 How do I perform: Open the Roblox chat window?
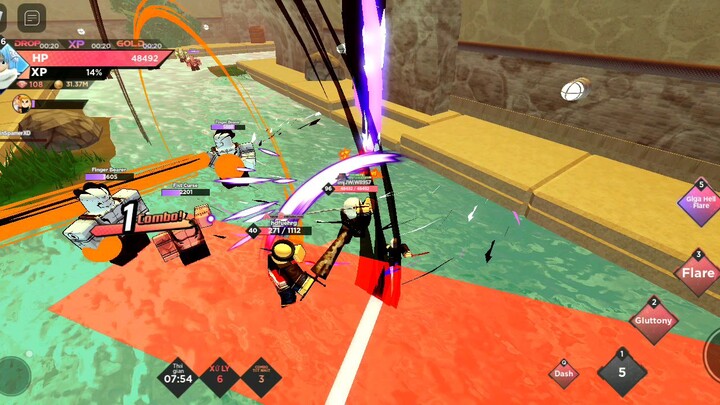[31, 18]
